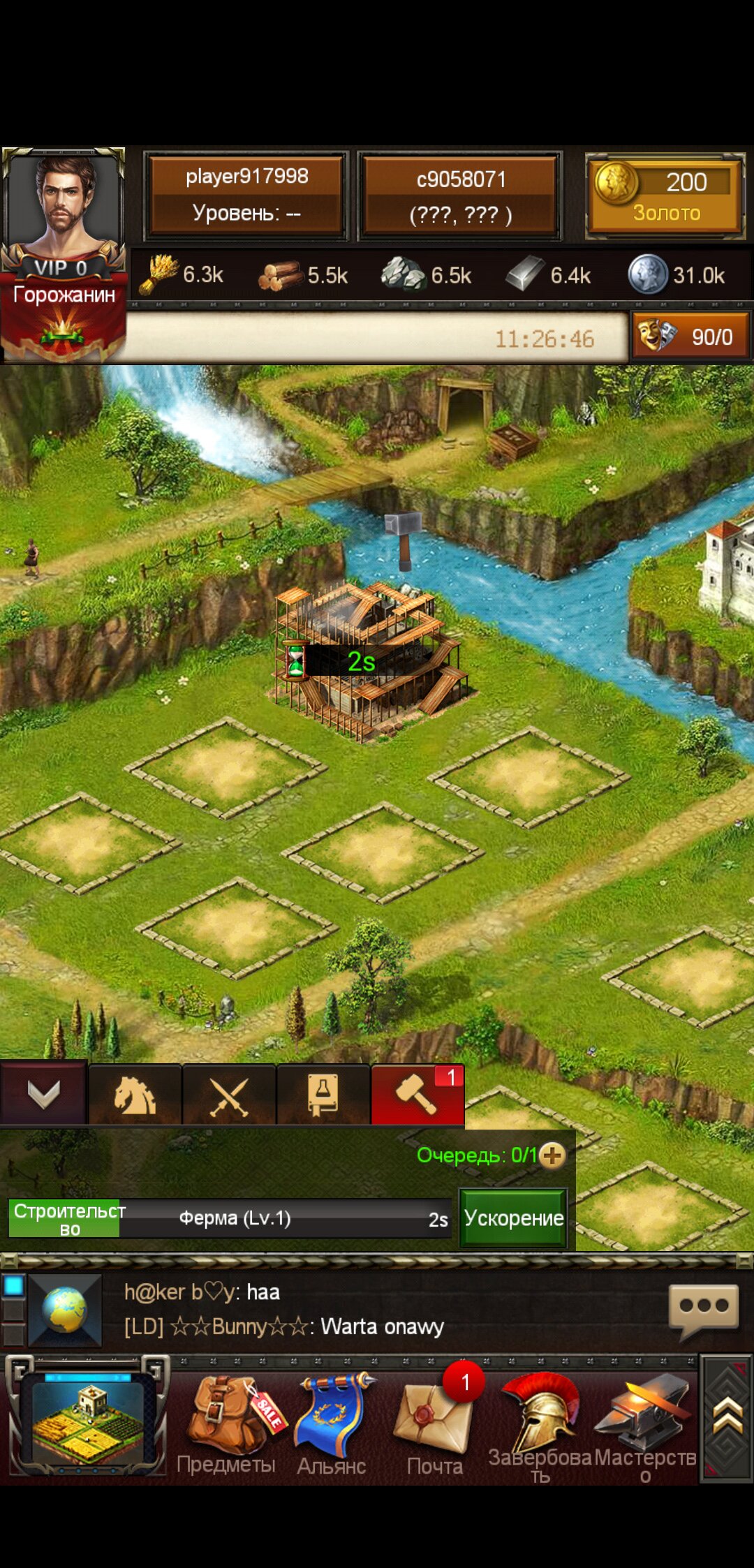The image size is (754, 1568).
Task: Speed up farm with Ускорение button
Action: [513, 1218]
